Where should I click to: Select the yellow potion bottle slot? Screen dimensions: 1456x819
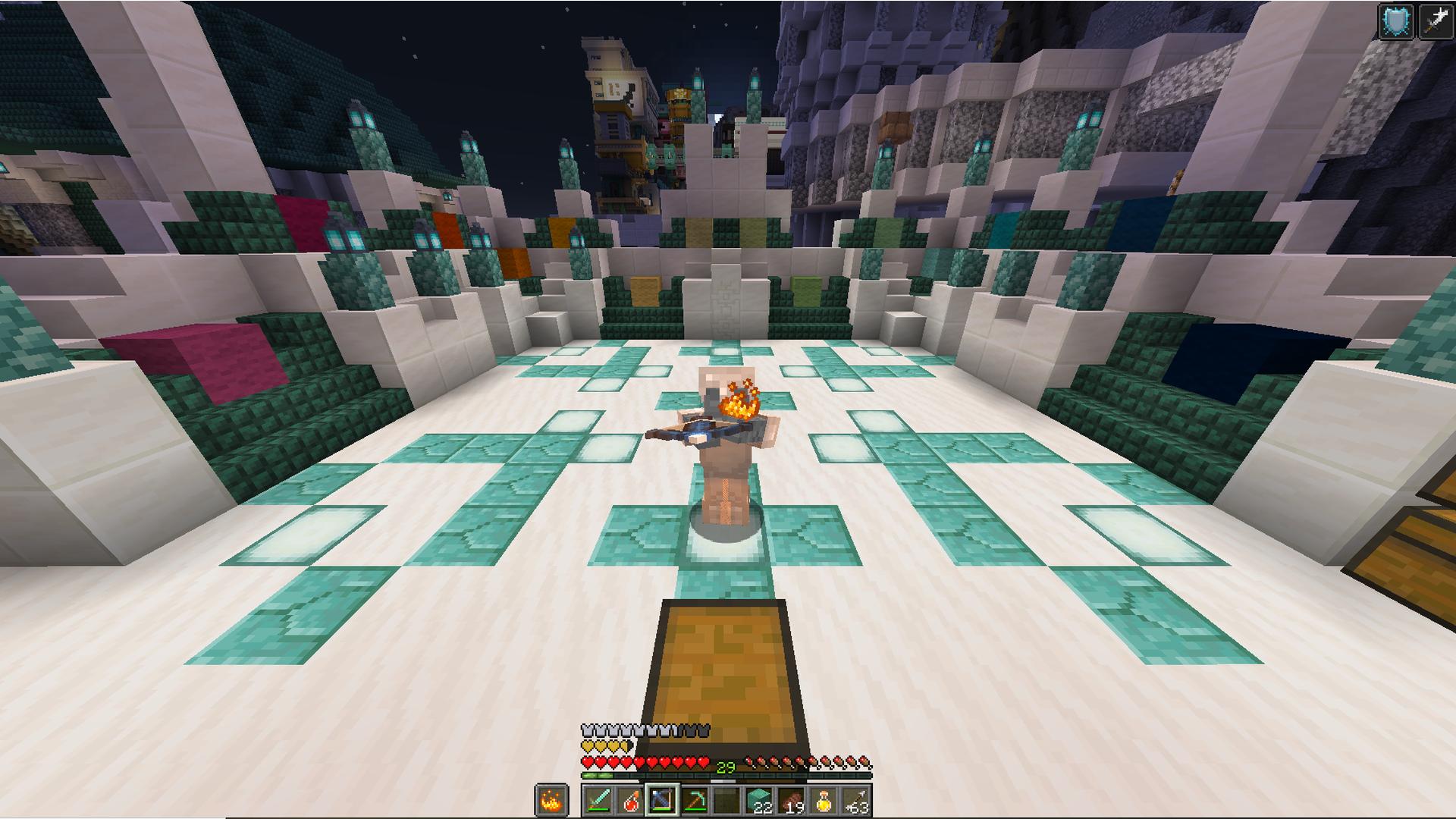pos(824,801)
